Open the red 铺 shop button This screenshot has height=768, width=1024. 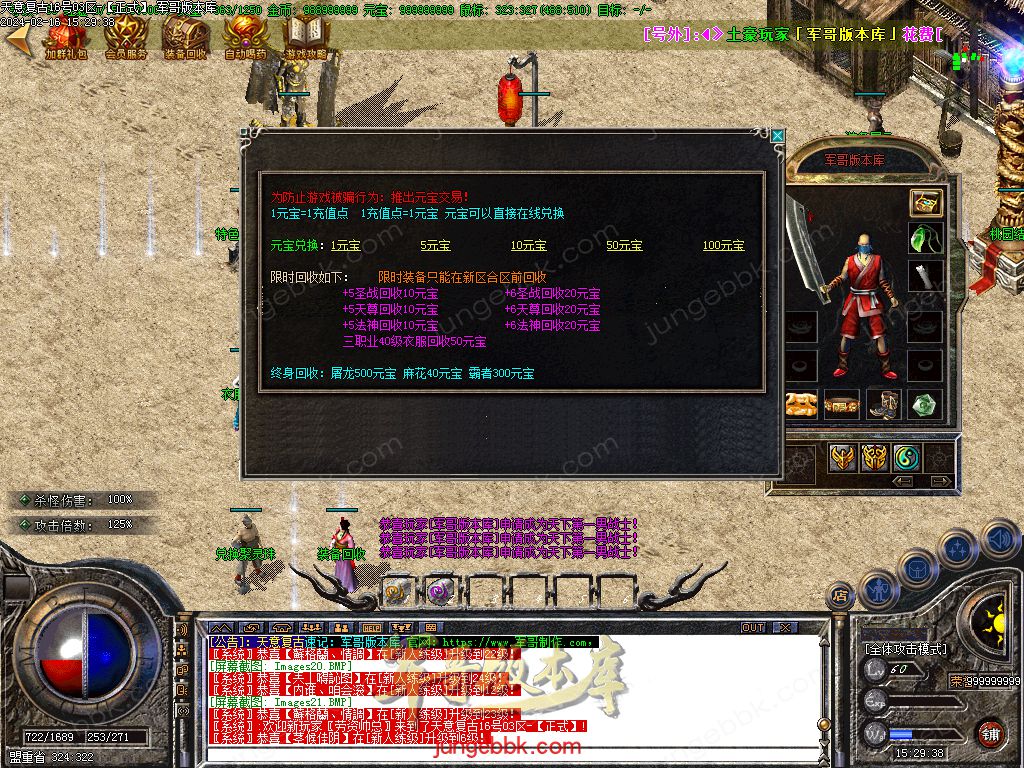pyautogui.click(x=990, y=732)
